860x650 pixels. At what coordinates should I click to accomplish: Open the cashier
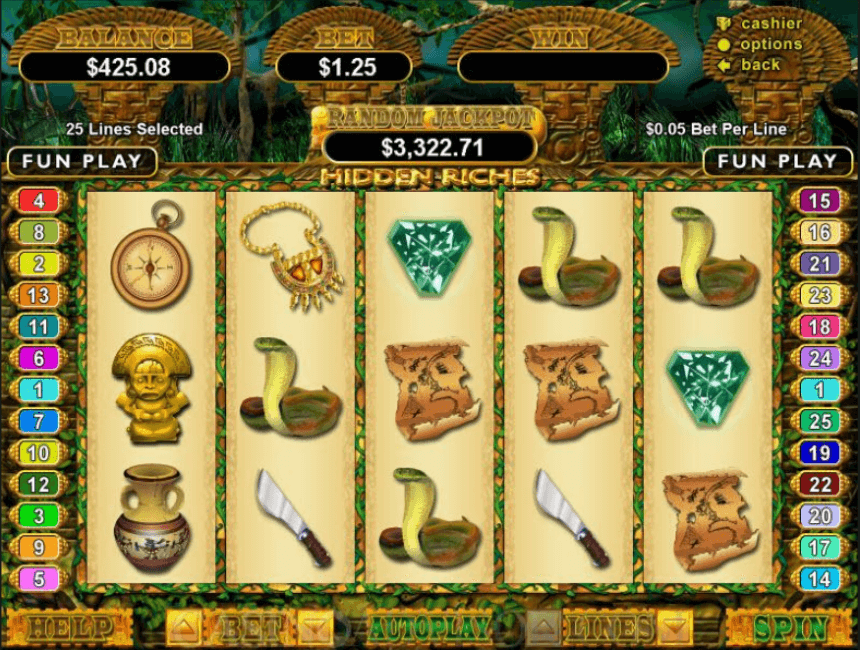click(771, 23)
